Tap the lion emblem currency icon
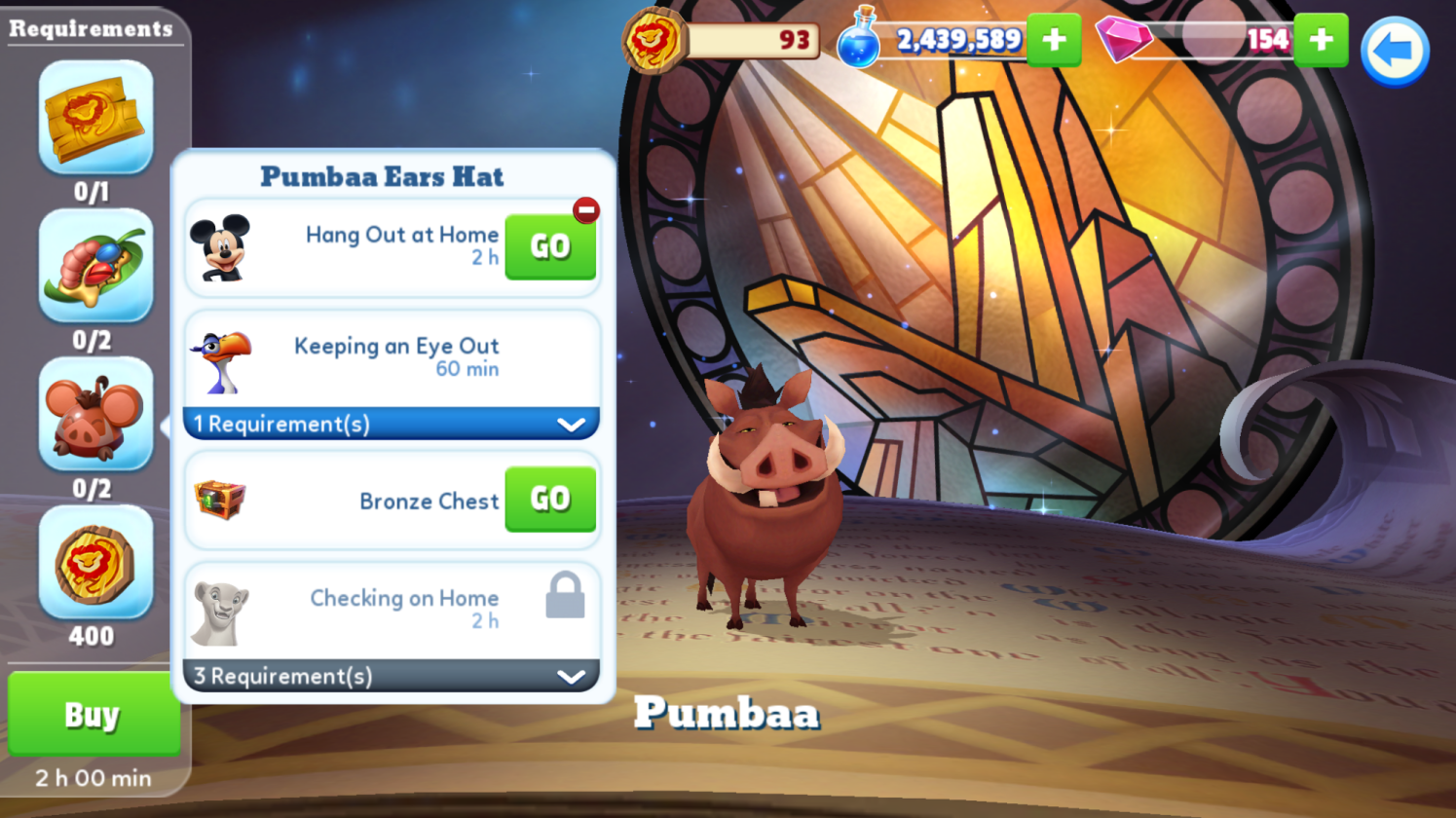This screenshot has width=1456, height=818. pyautogui.click(x=654, y=41)
